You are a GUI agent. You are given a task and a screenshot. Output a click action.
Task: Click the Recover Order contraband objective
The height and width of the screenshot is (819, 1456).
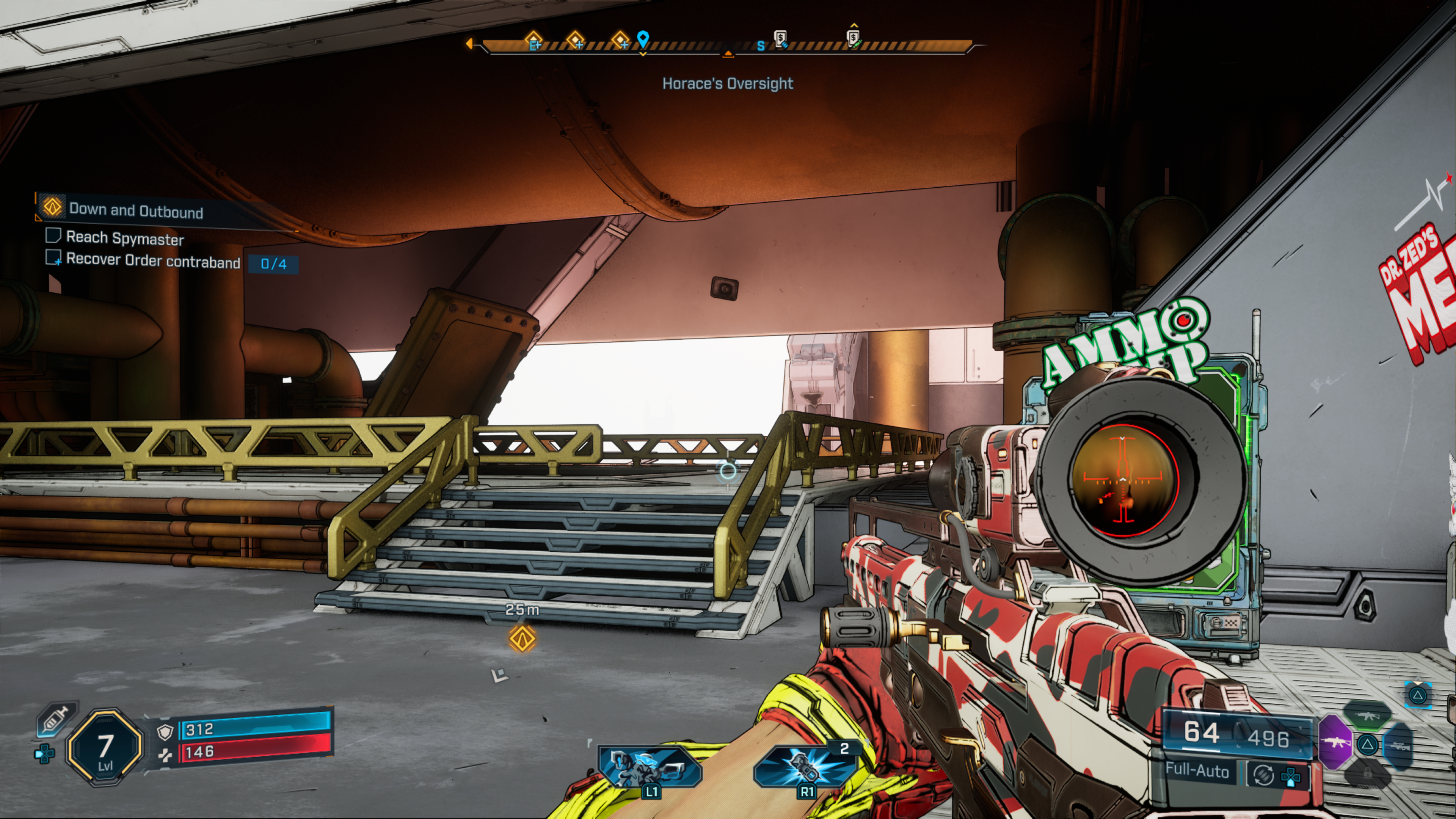click(x=152, y=261)
